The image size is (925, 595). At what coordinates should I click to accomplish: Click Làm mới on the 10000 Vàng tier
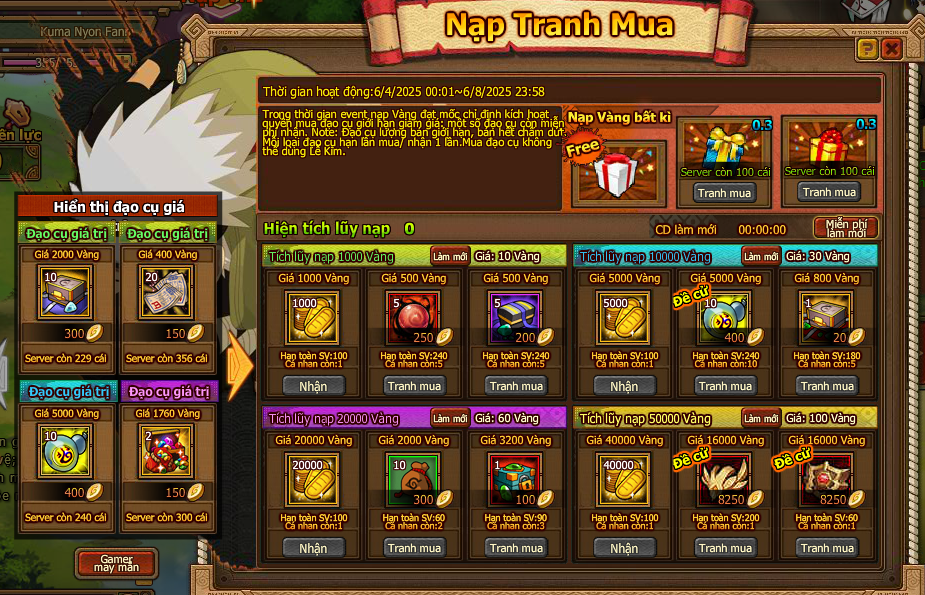pyautogui.click(x=762, y=256)
